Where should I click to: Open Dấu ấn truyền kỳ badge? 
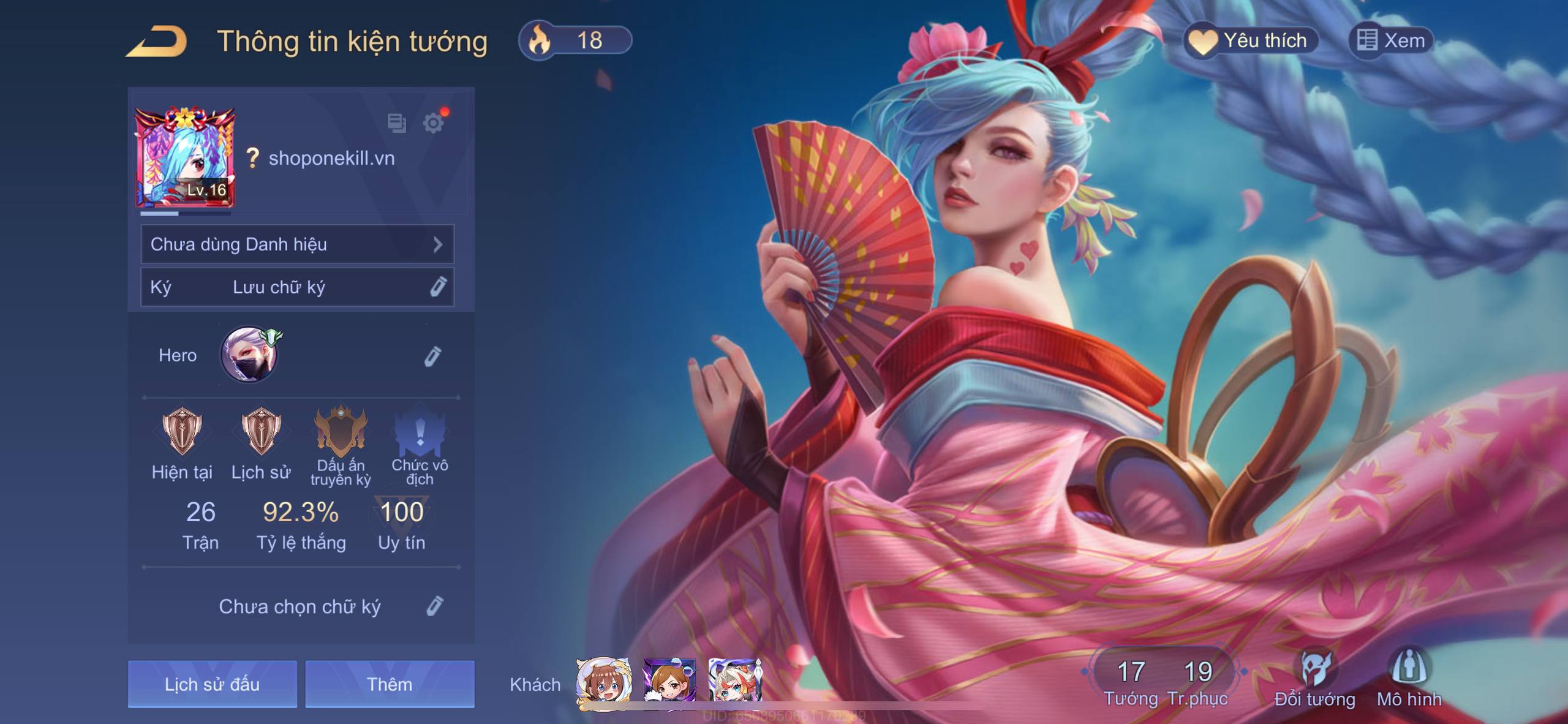pyautogui.click(x=341, y=432)
